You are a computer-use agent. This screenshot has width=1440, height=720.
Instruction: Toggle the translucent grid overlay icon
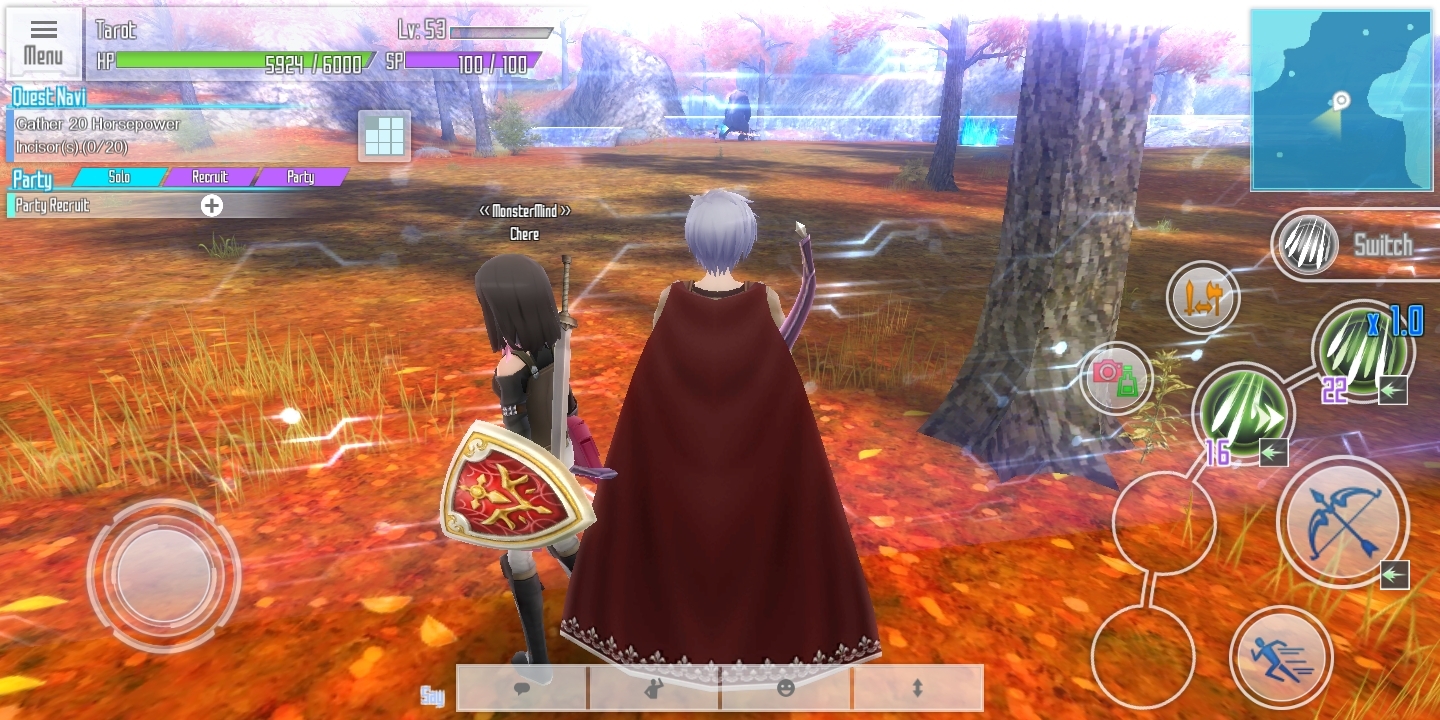385,137
